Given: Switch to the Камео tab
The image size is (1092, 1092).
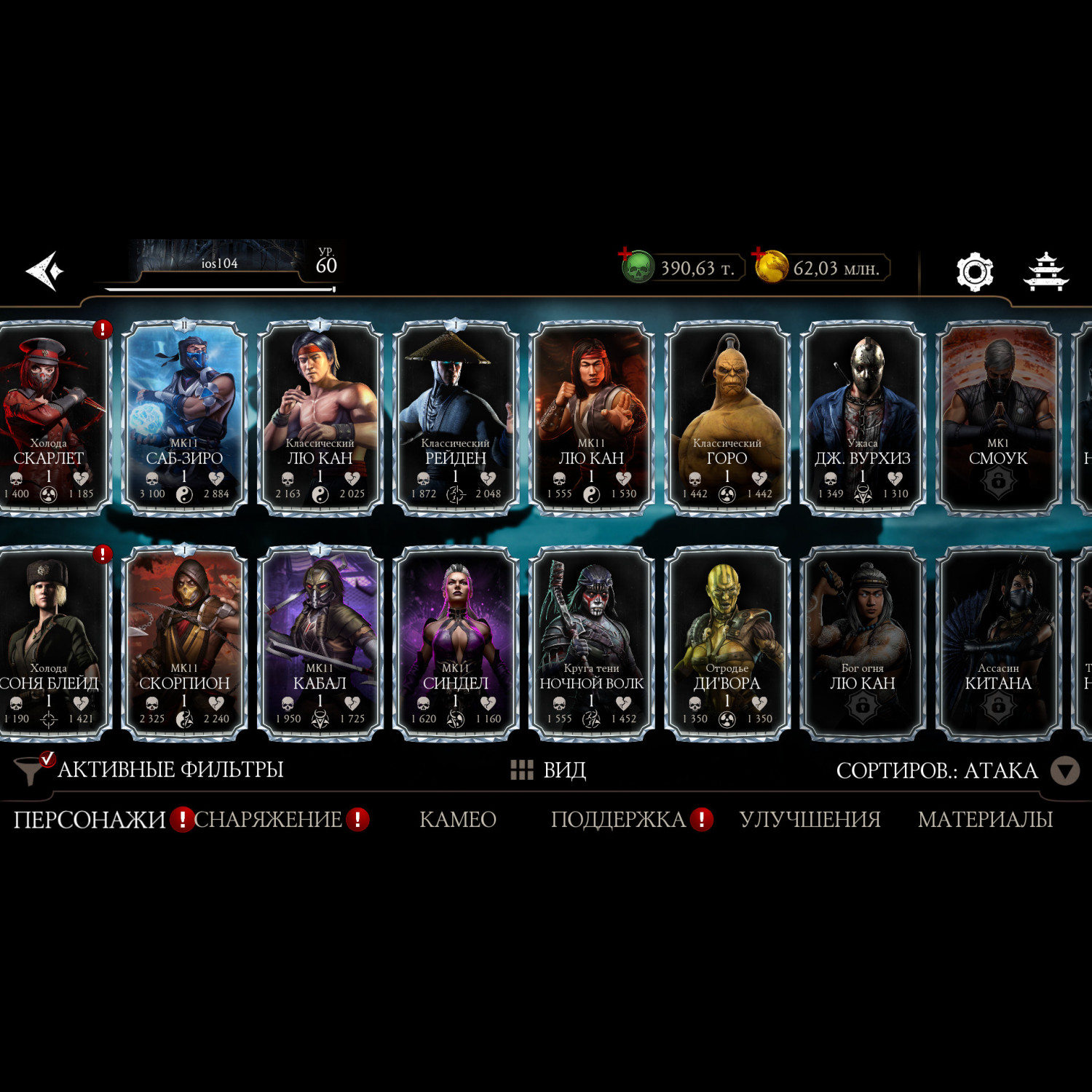Looking at the screenshot, I should pyautogui.click(x=458, y=820).
